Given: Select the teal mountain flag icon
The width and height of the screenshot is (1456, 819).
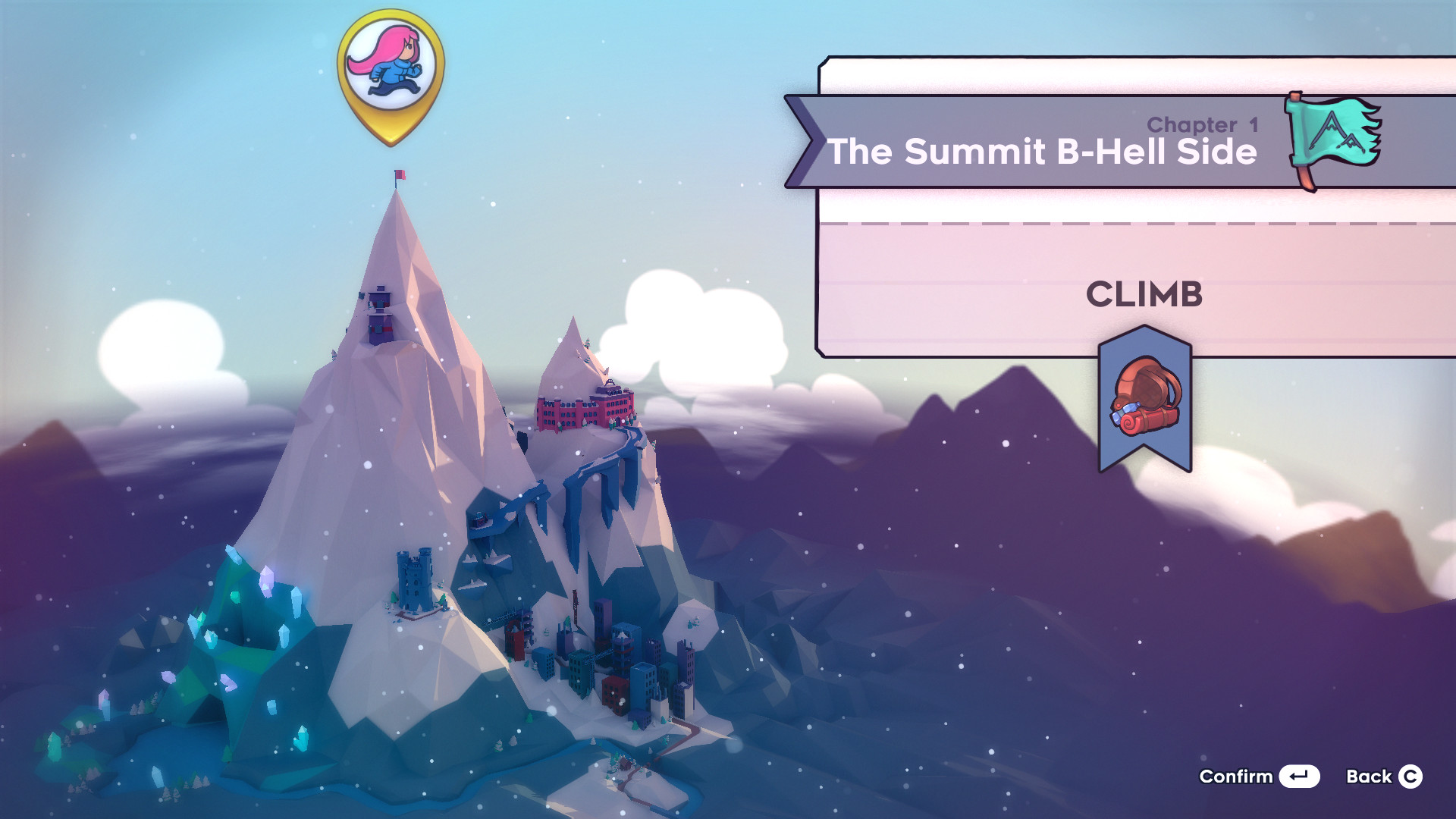Looking at the screenshot, I should coord(1332,137).
